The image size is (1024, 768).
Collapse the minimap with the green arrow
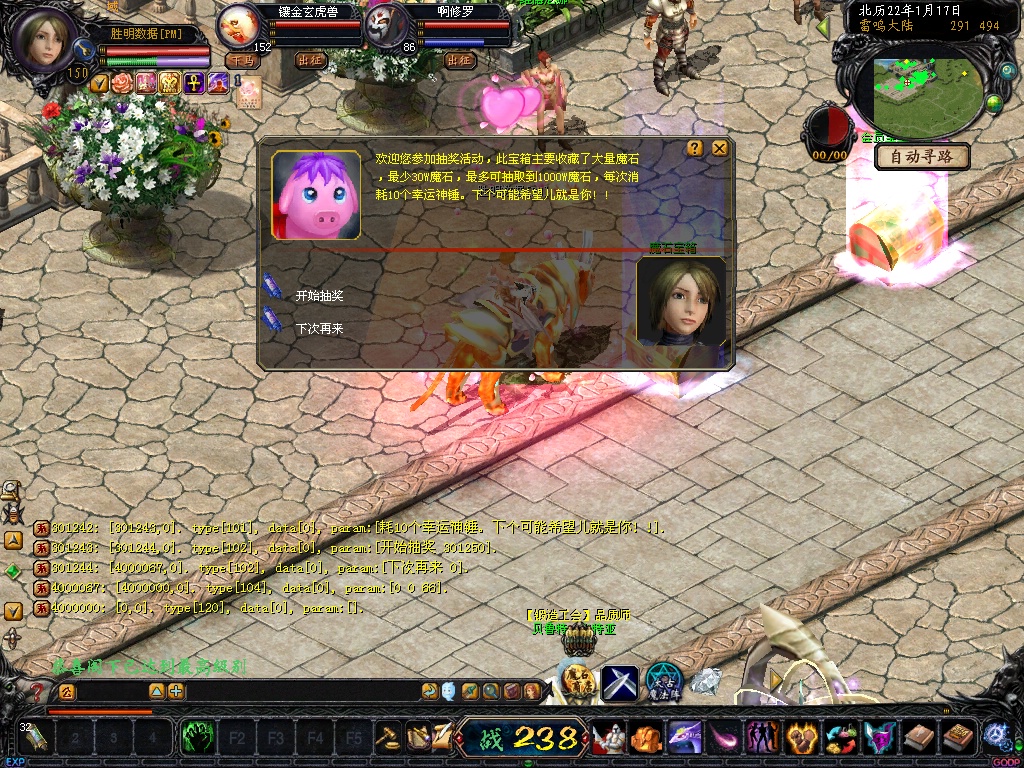pos(824,27)
